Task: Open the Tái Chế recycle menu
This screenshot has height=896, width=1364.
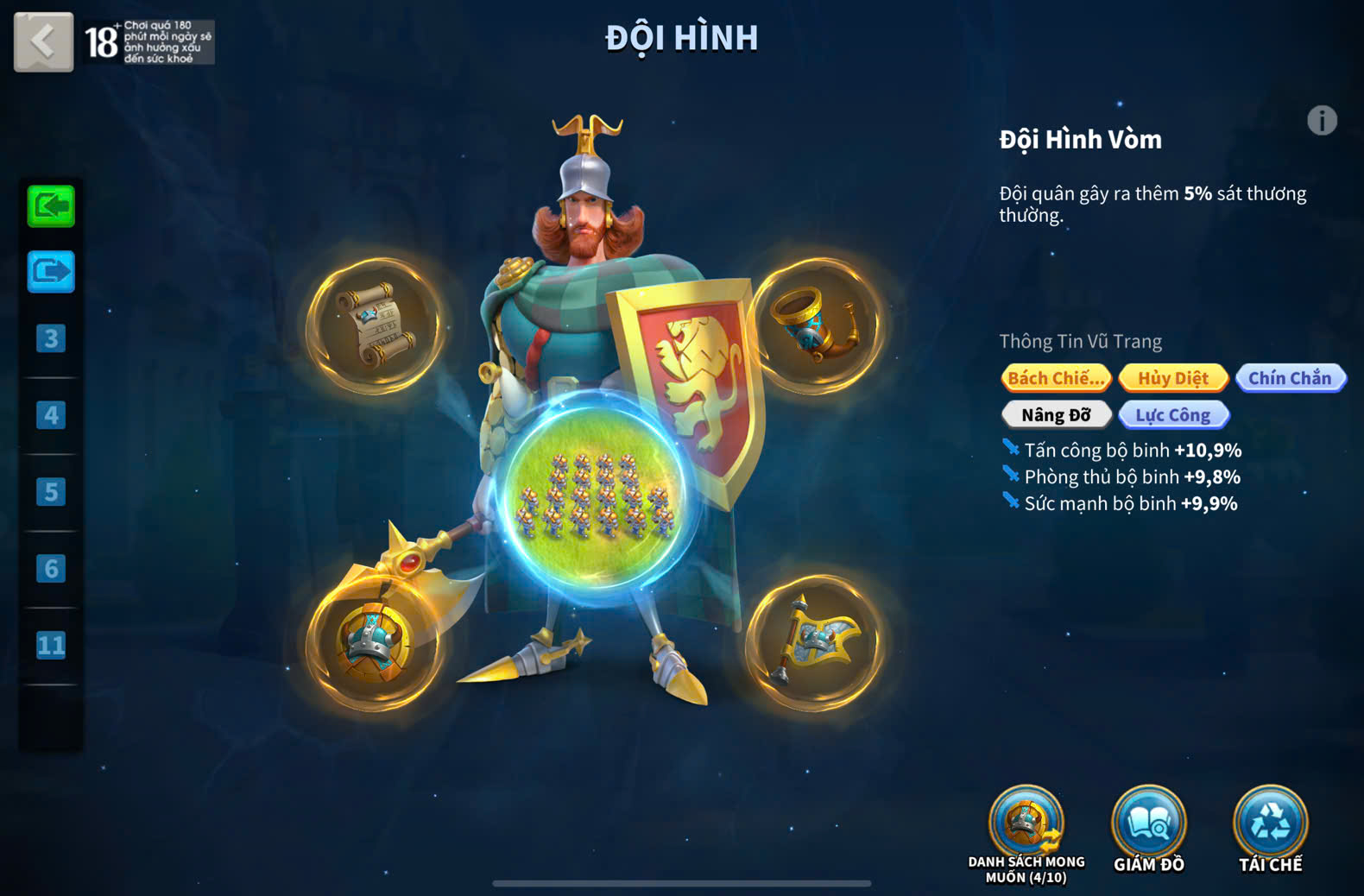Action: (x=1270, y=824)
